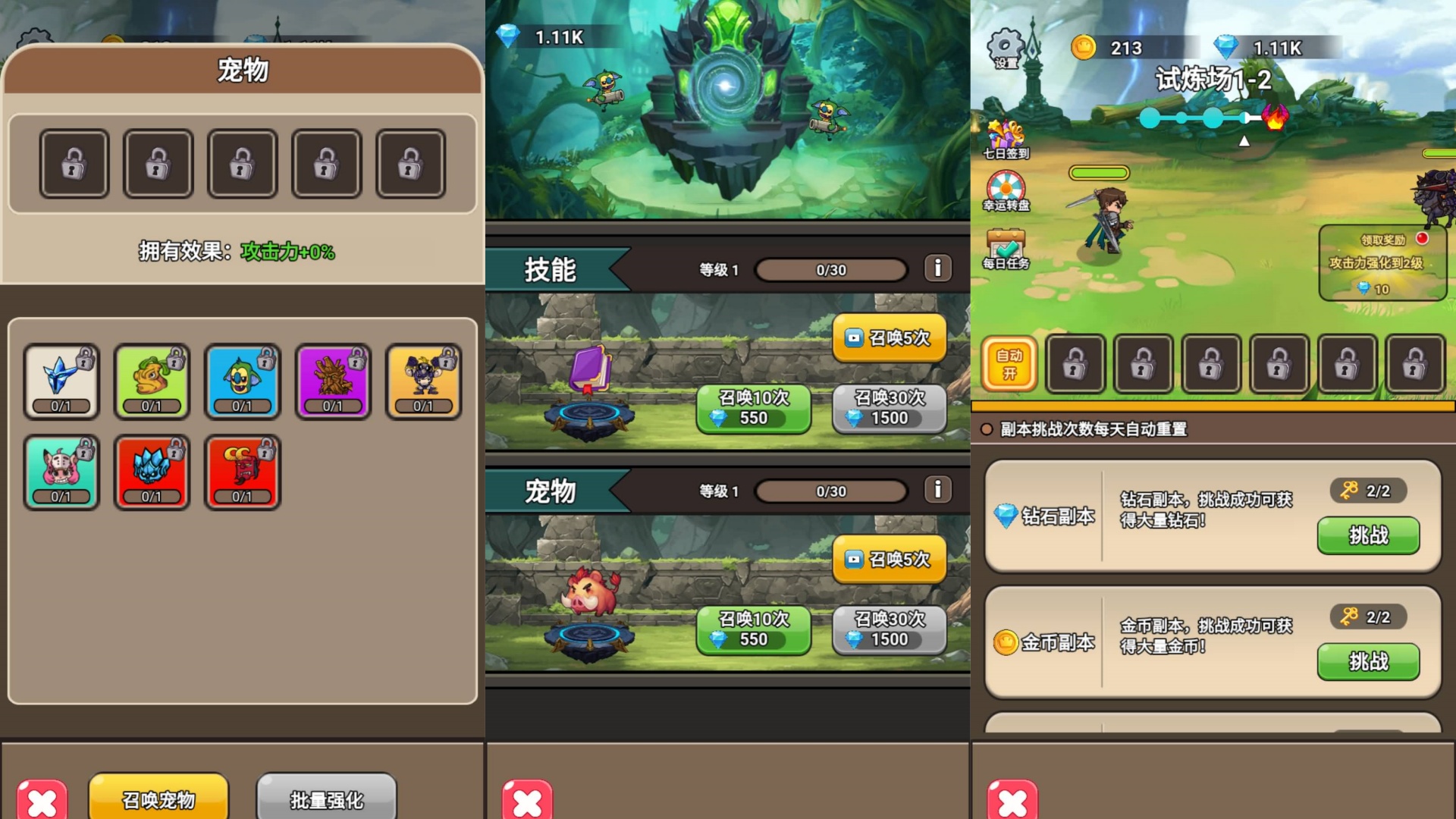
Task: Open the pet summon info (i) icon
Action: tap(940, 491)
